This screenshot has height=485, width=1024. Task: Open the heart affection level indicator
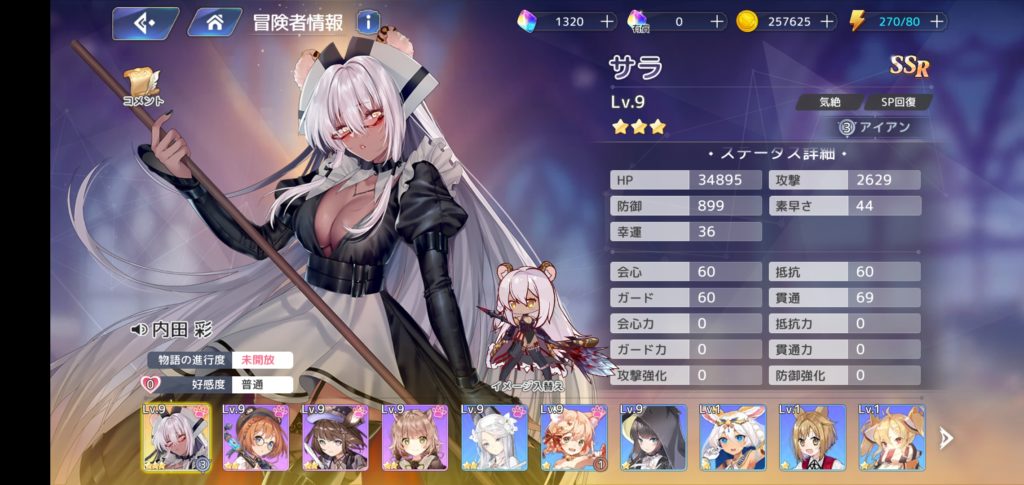click(x=149, y=384)
